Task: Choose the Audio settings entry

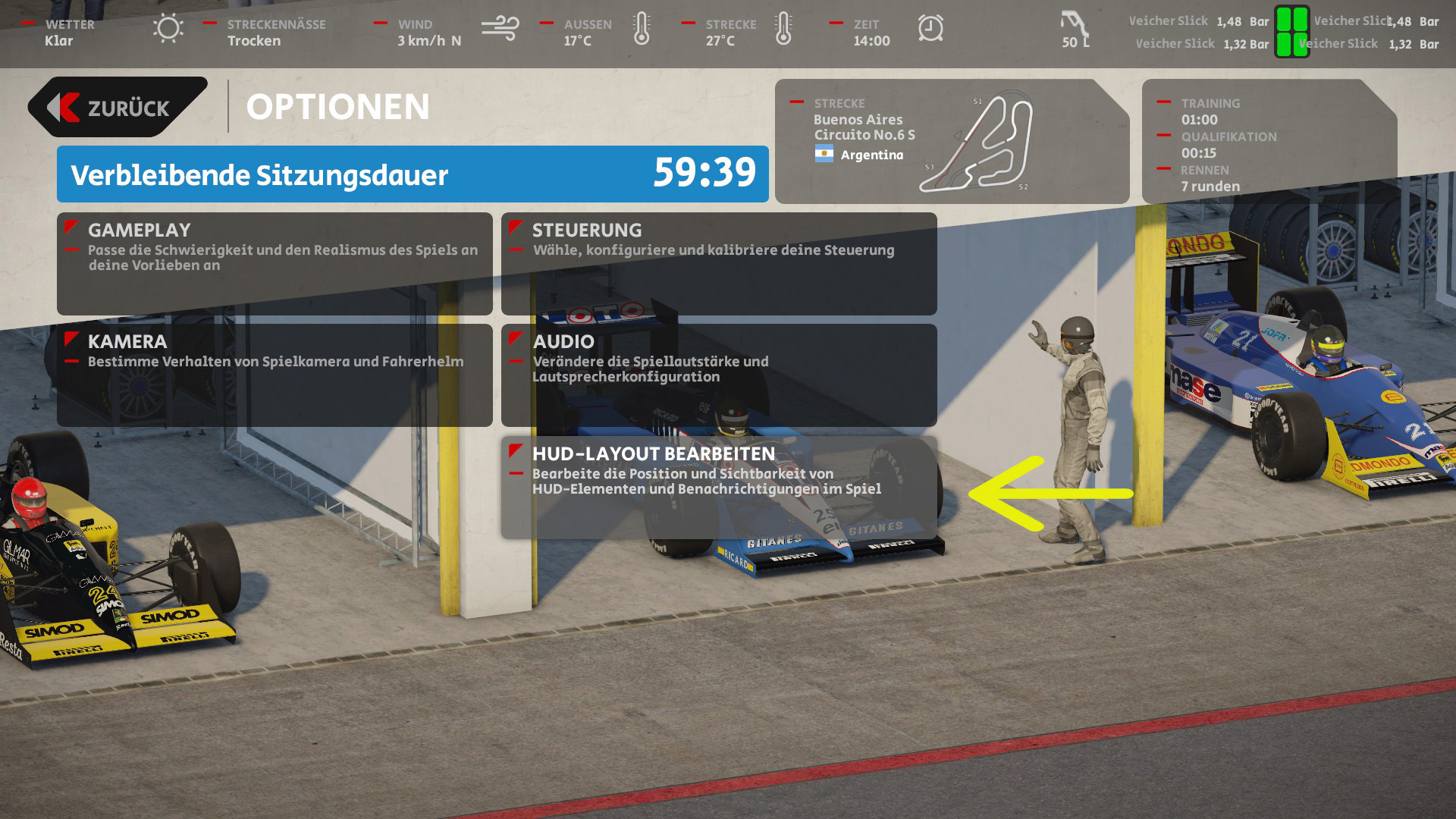Action: tap(718, 375)
